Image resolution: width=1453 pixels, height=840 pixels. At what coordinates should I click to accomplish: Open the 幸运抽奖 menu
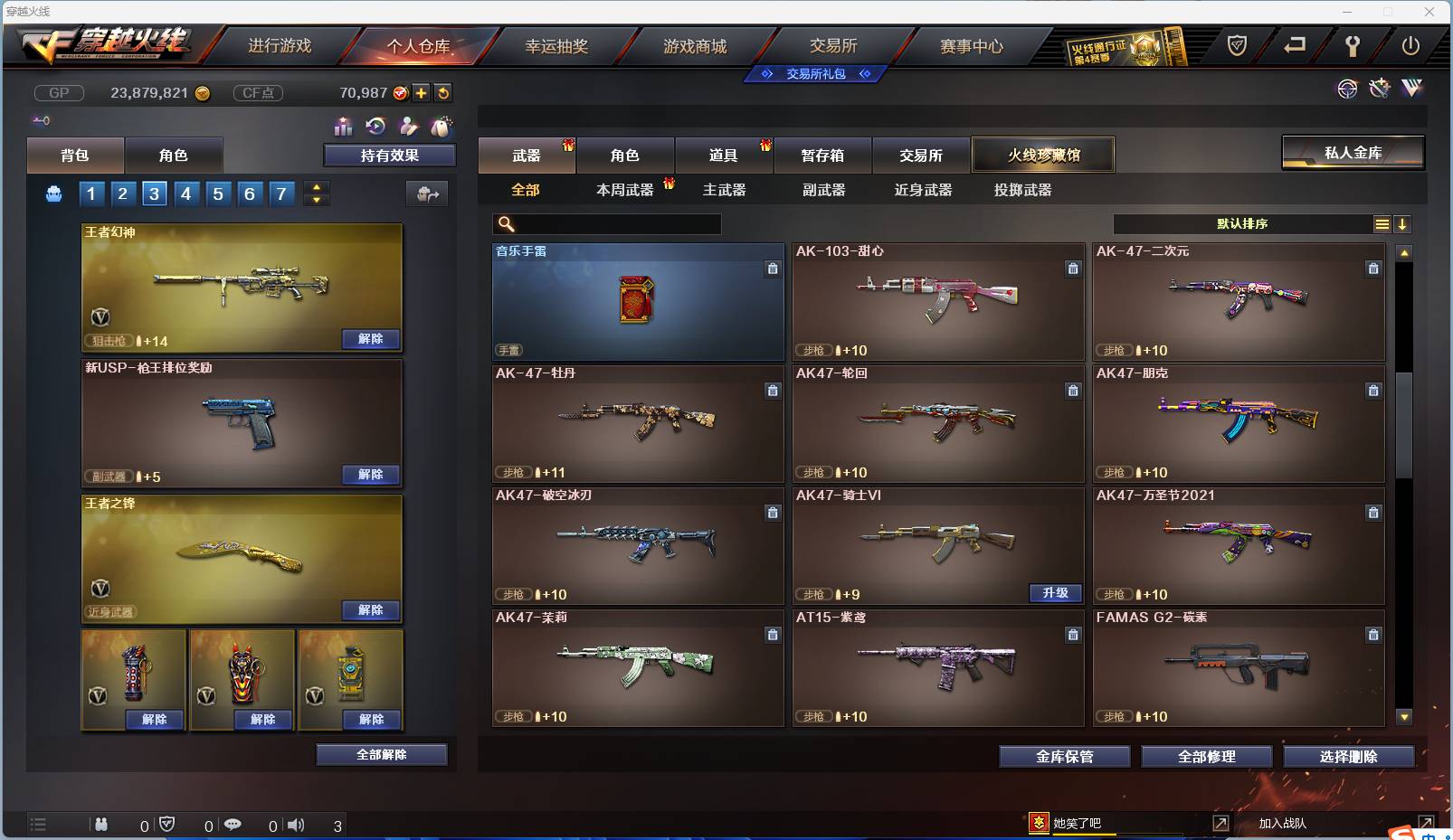click(558, 45)
